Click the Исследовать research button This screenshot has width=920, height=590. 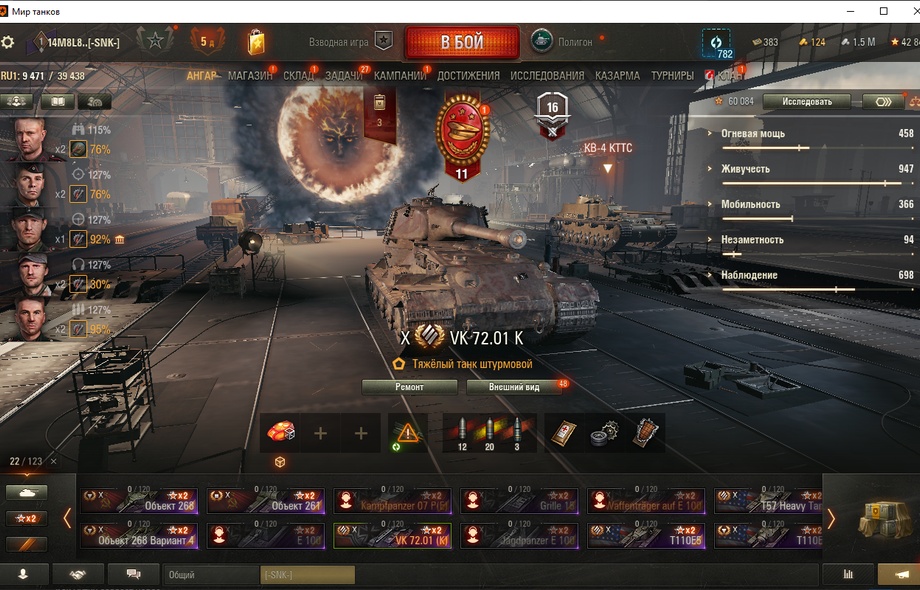click(x=806, y=101)
